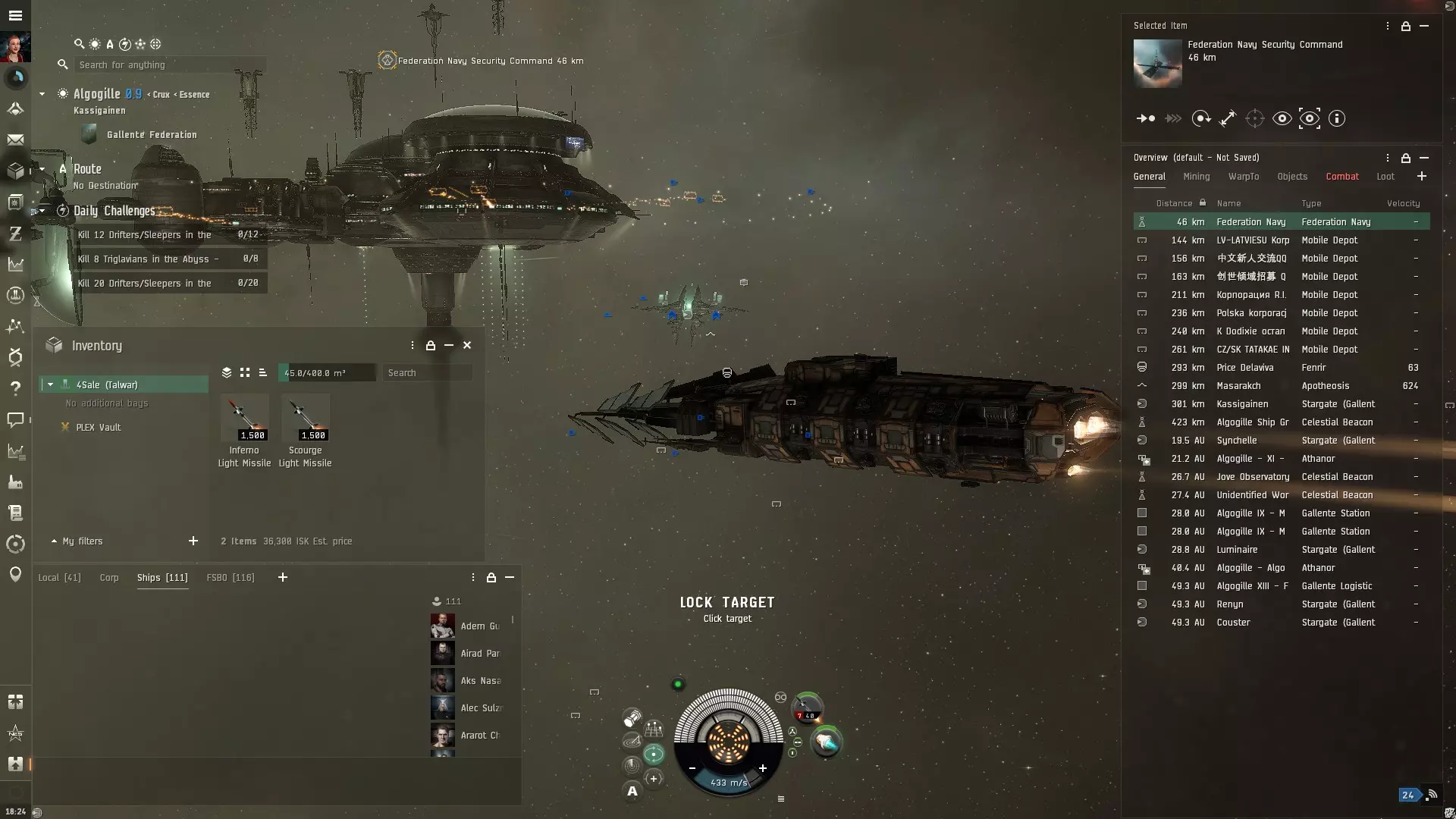The image size is (1456, 819).
Task: Select the Loot overview tab
Action: tap(1385, 177)
